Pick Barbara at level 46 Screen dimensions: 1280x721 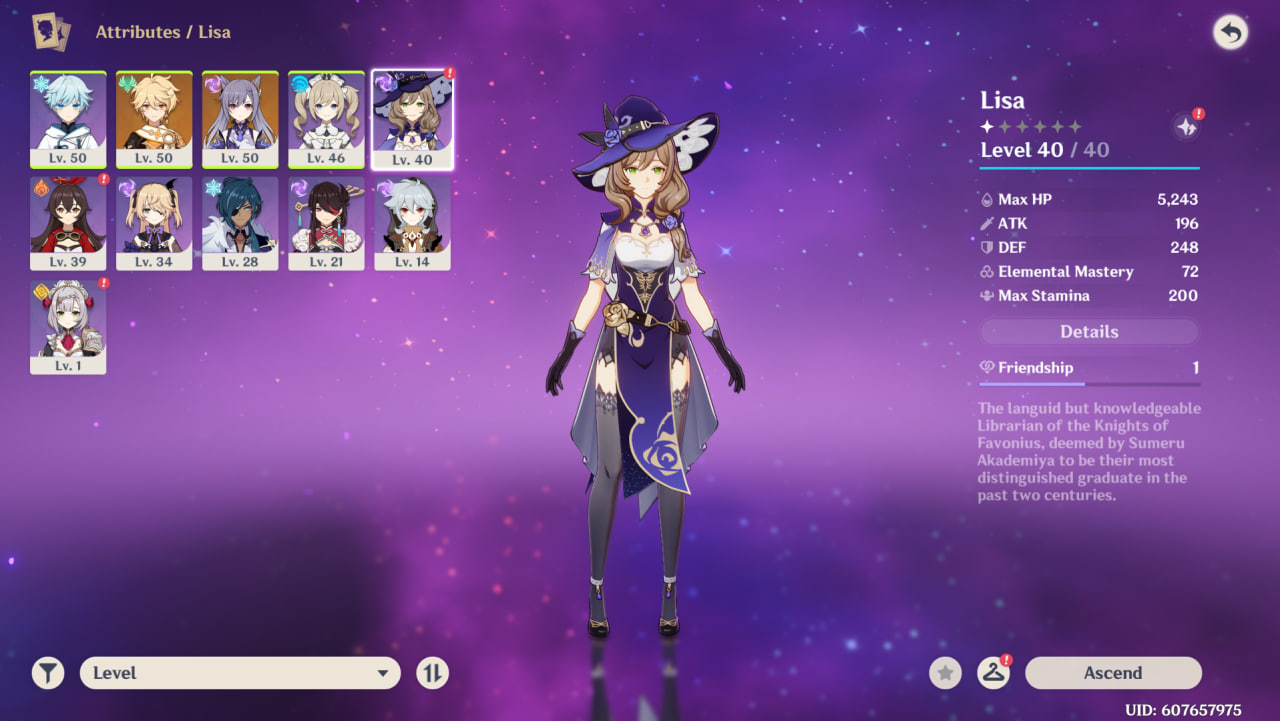326,119
